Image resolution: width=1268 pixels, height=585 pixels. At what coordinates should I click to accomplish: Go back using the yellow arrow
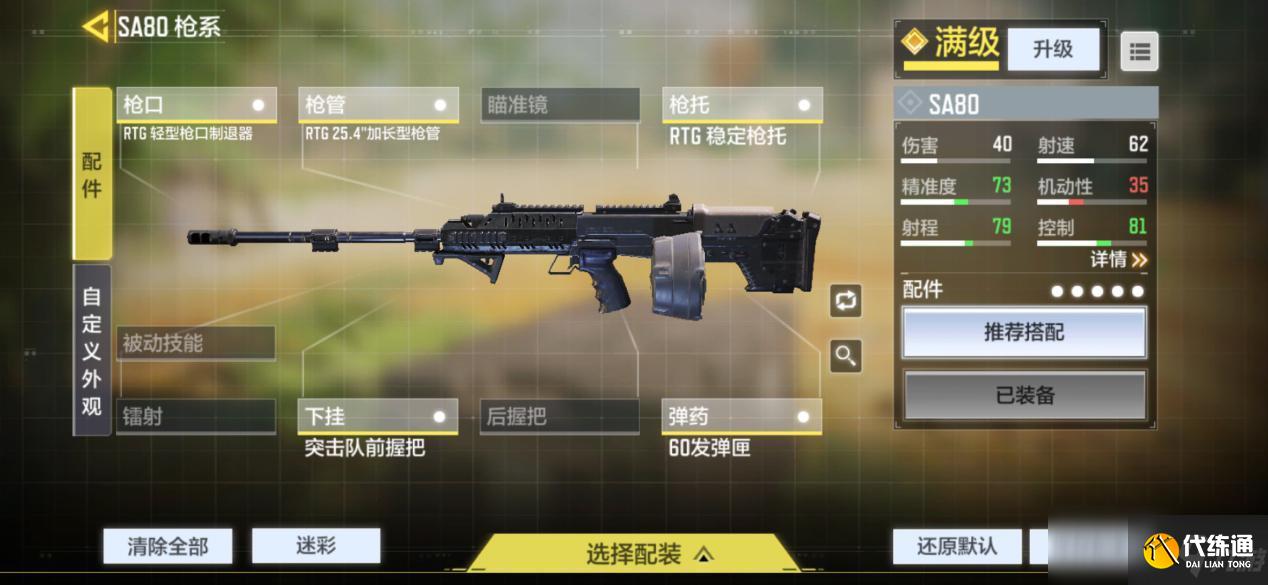pyautogui.click(x=96, y=27)
